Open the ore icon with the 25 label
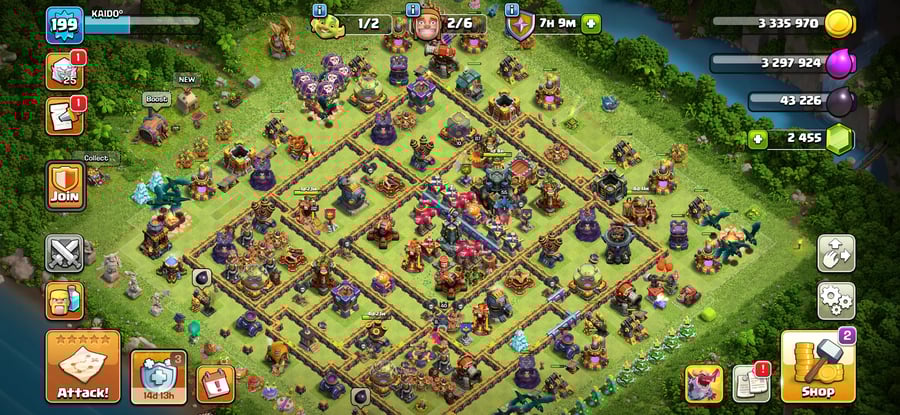The height and width of the screenshot is (415, 900). coord(64,72)
